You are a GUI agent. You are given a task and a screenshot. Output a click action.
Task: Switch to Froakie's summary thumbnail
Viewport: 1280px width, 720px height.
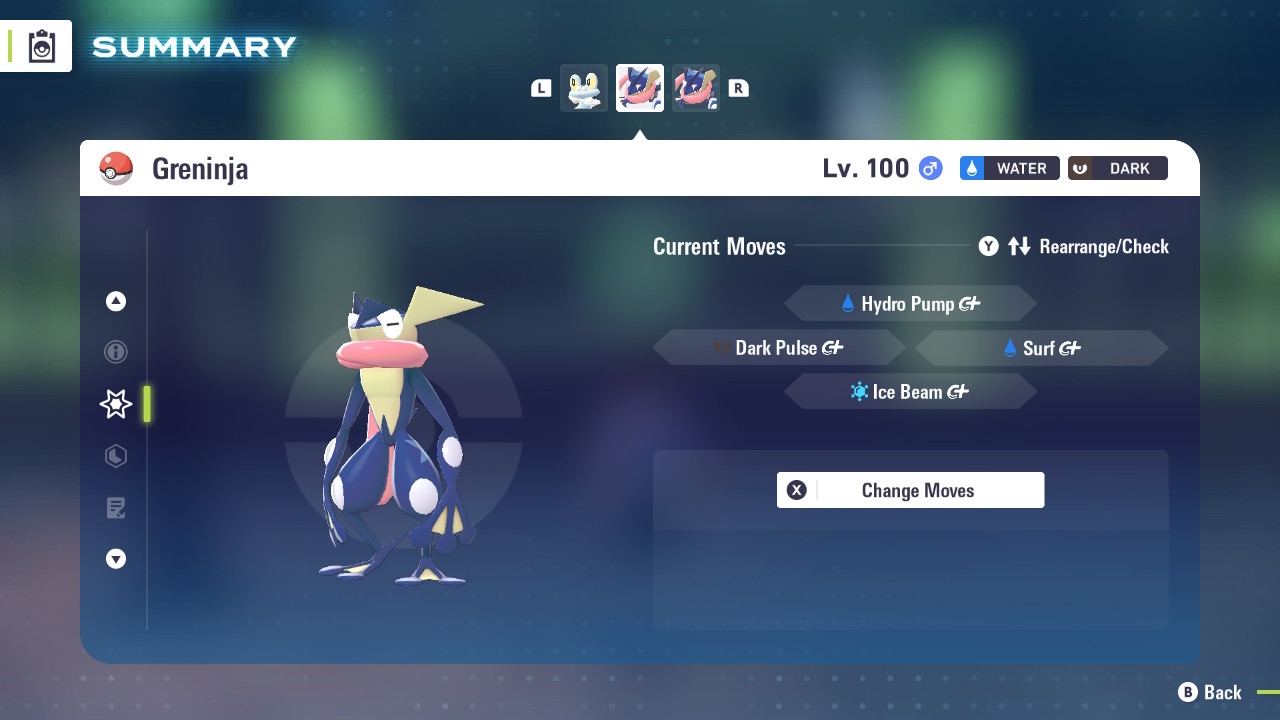[x=584, y=88]
